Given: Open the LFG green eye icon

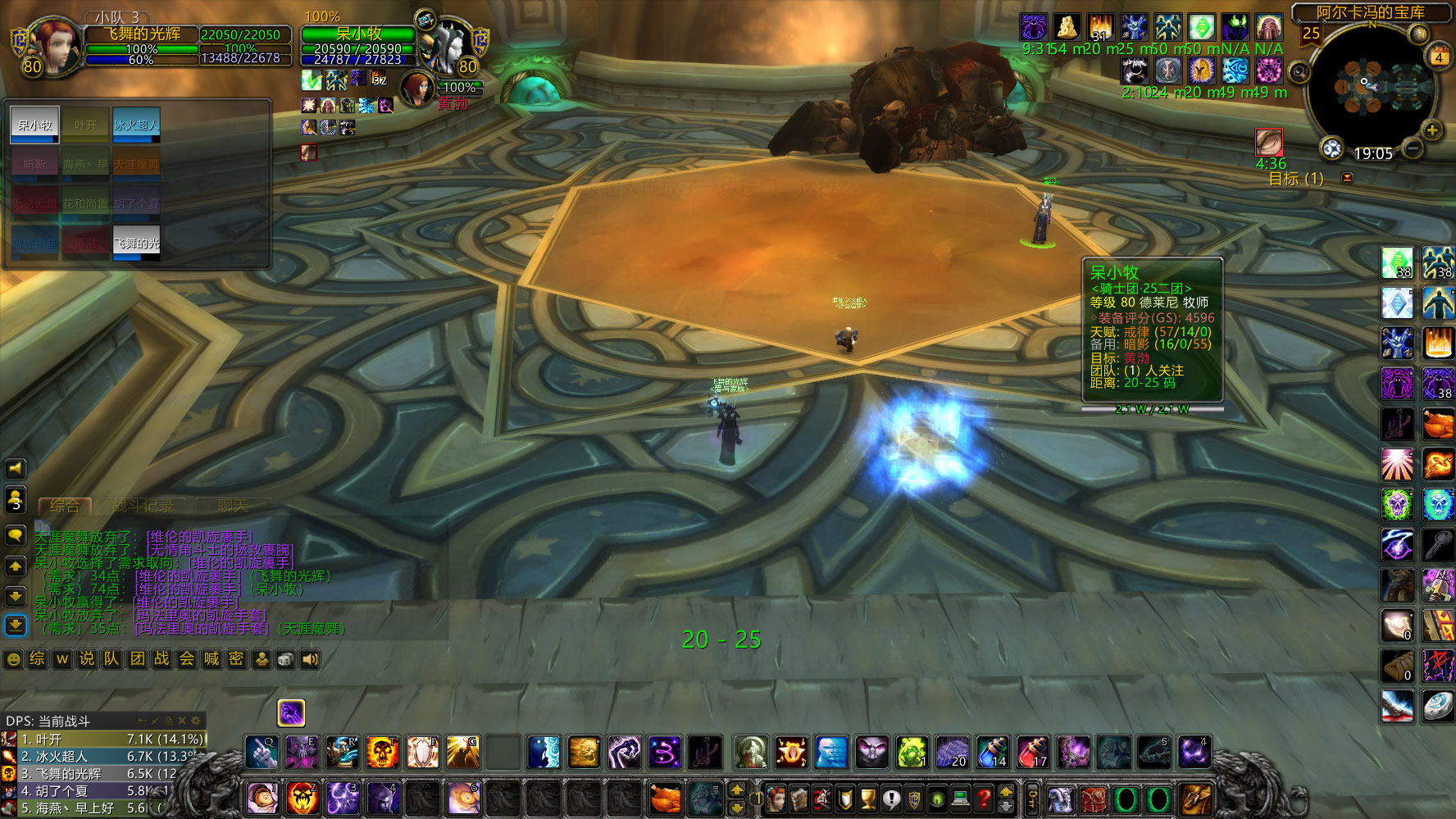Looking at the screenshot, I should pos(936,798).
